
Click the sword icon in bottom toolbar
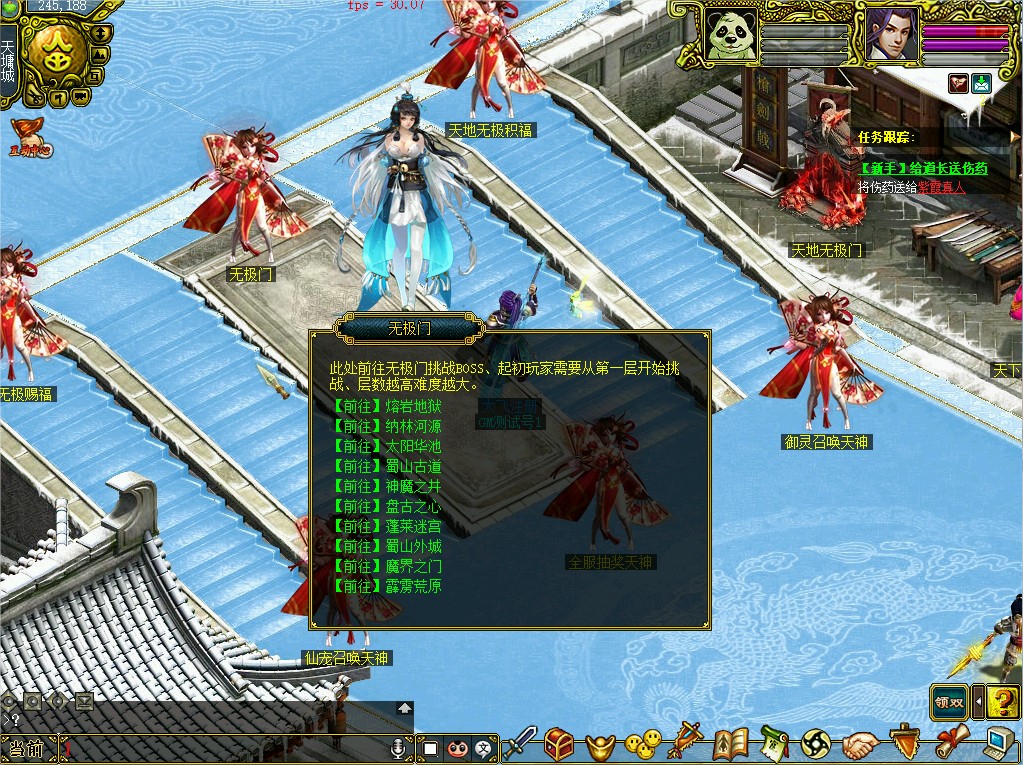coord(519,743)
